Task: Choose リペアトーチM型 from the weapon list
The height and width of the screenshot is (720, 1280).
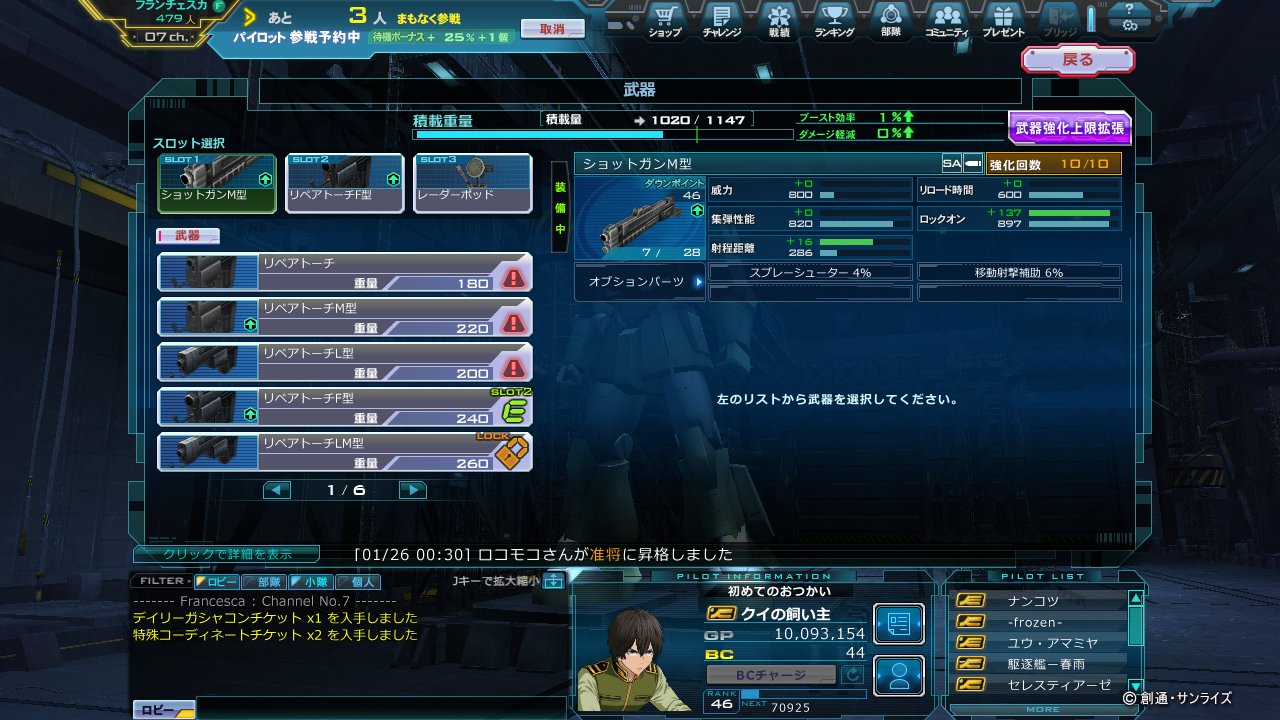Action: click(345, 317)
